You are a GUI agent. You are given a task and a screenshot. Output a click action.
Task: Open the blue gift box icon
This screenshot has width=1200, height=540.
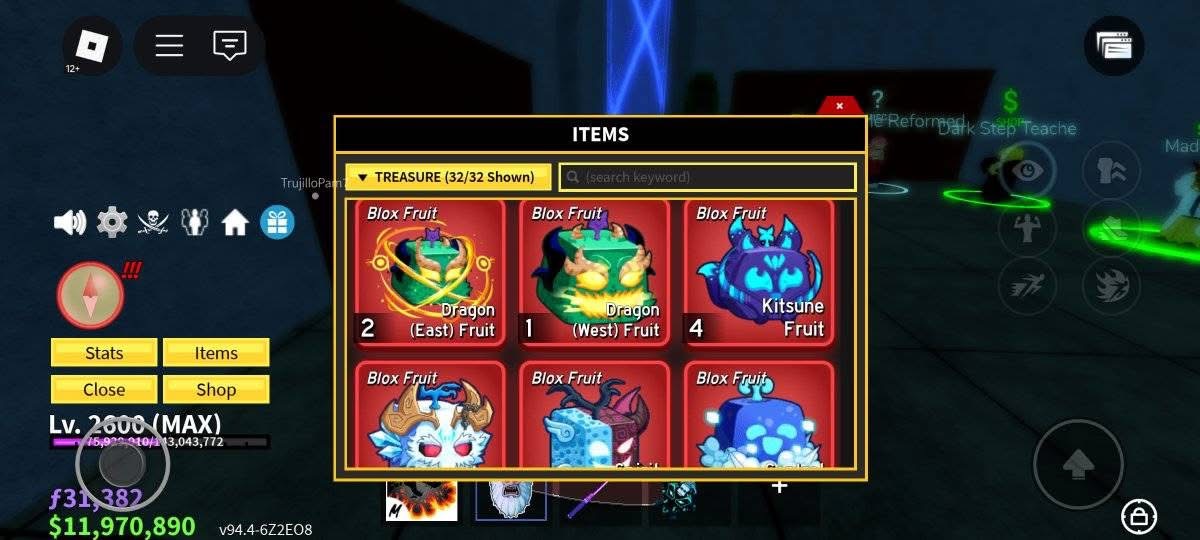[277, 222]
